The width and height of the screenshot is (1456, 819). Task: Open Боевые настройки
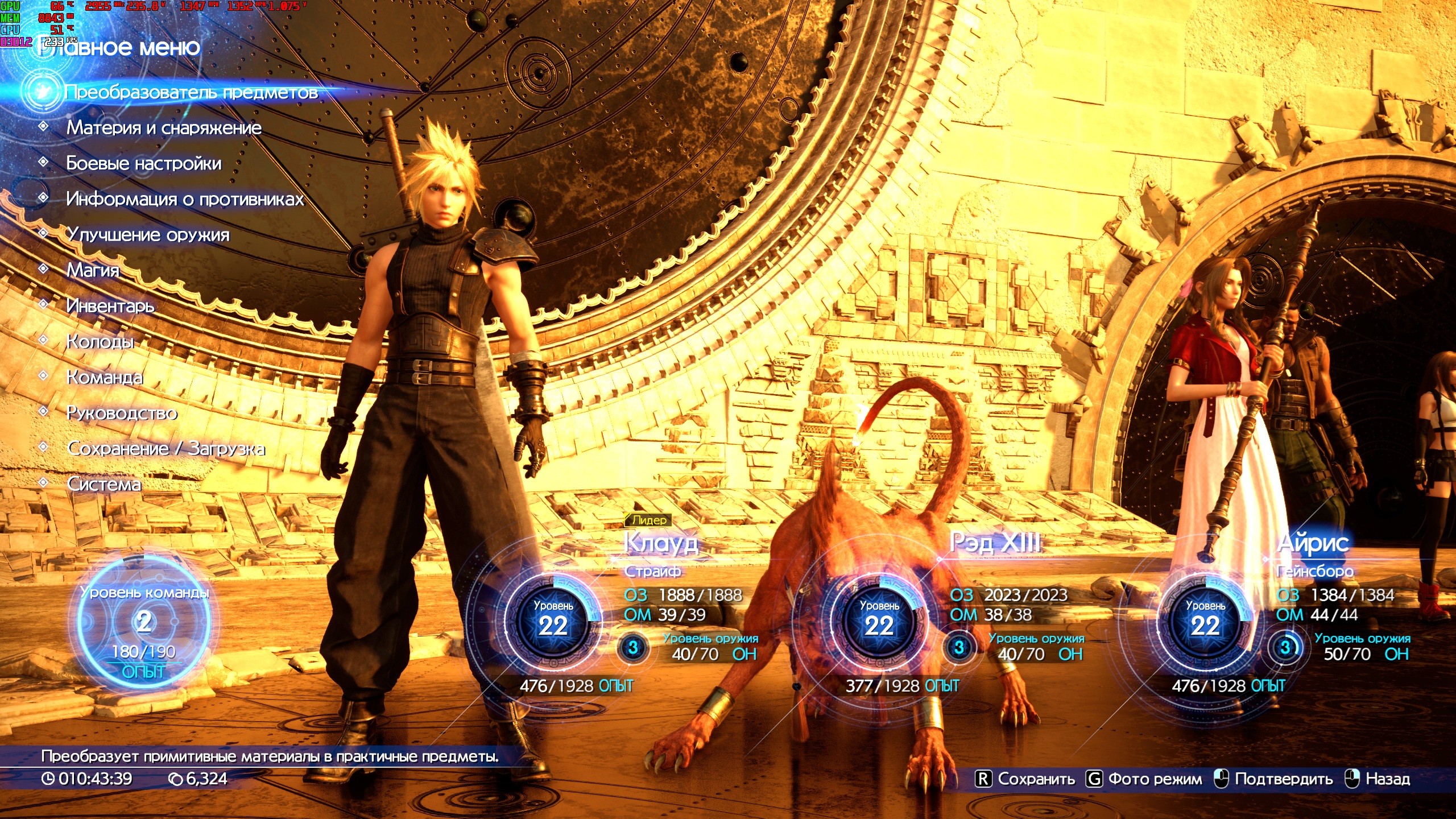point(143,164)
